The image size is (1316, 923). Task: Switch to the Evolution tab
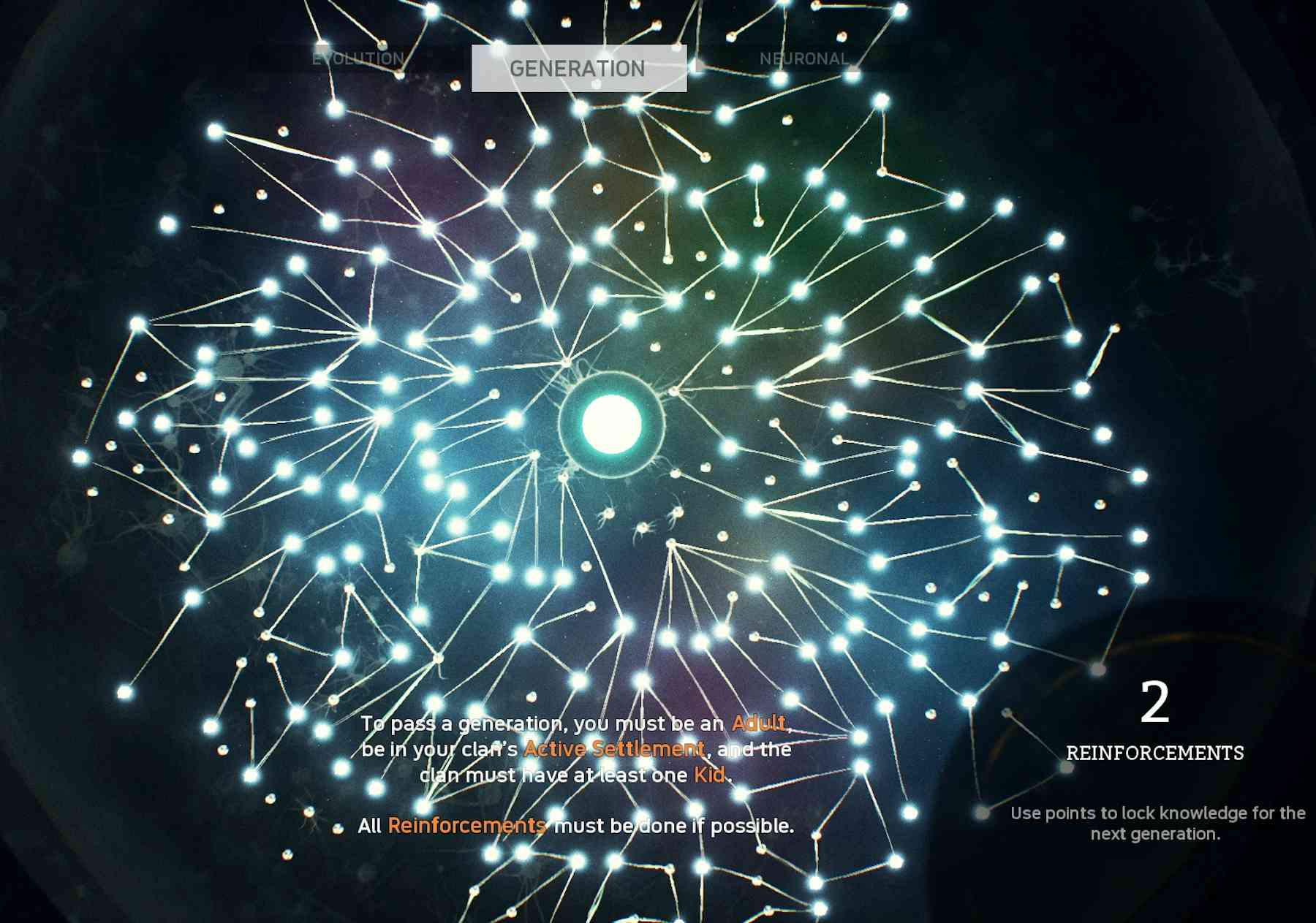tap(358, 59)
